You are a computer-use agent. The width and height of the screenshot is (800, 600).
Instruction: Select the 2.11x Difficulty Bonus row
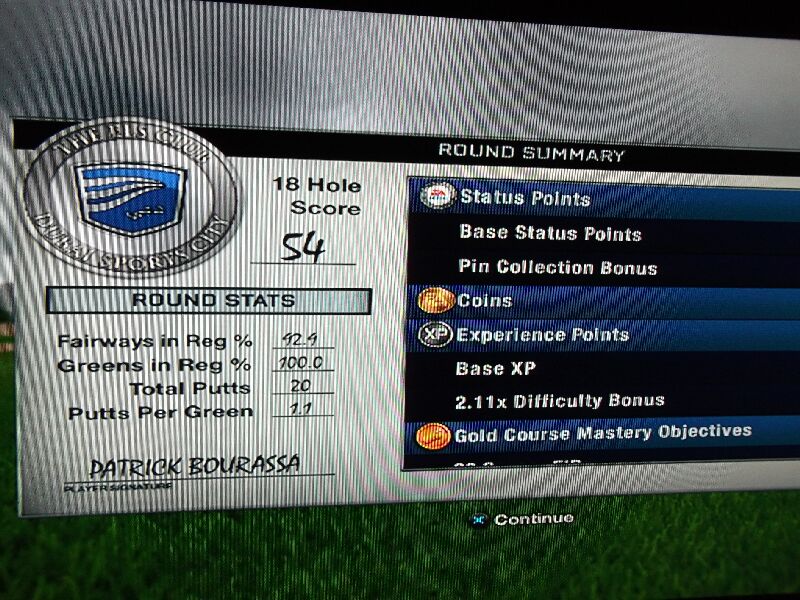[x=560, y=401]
